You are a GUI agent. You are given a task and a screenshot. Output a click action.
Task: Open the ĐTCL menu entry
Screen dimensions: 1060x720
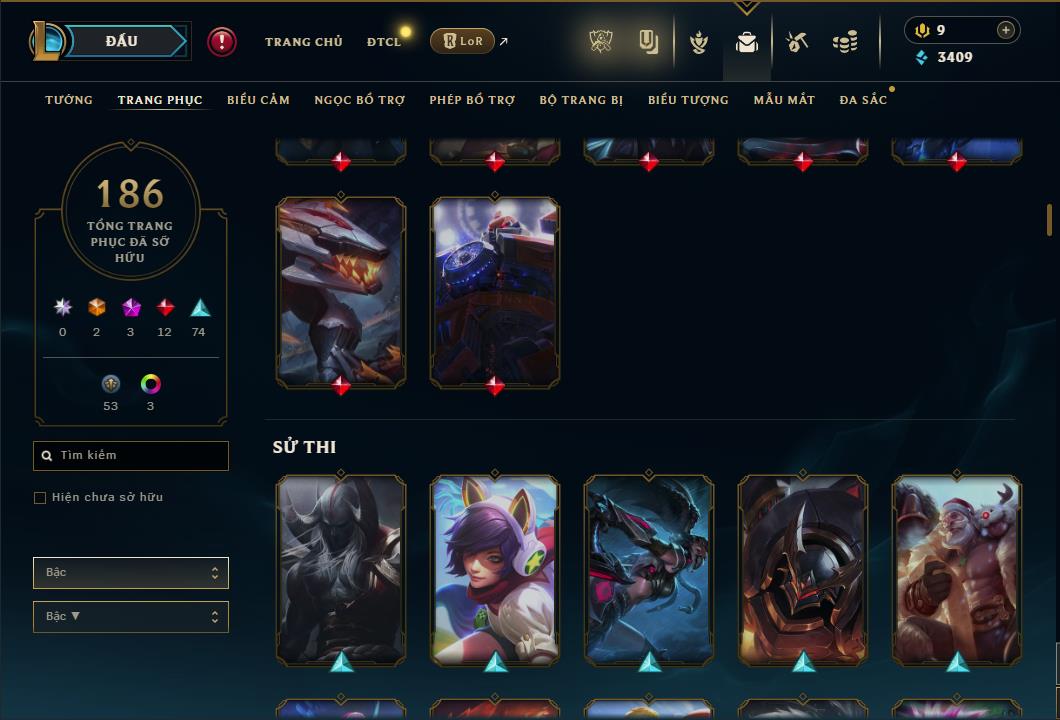click(384, 42)
